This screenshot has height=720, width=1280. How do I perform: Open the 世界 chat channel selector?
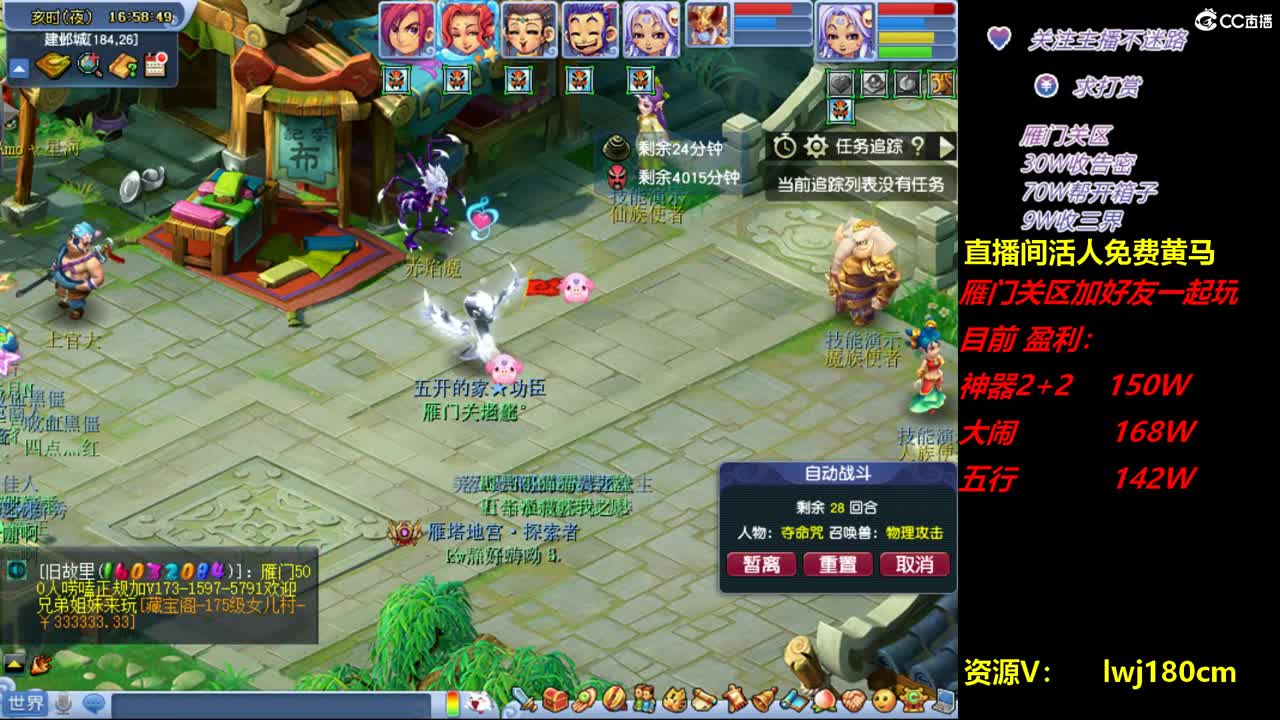[x=25, y=704]
